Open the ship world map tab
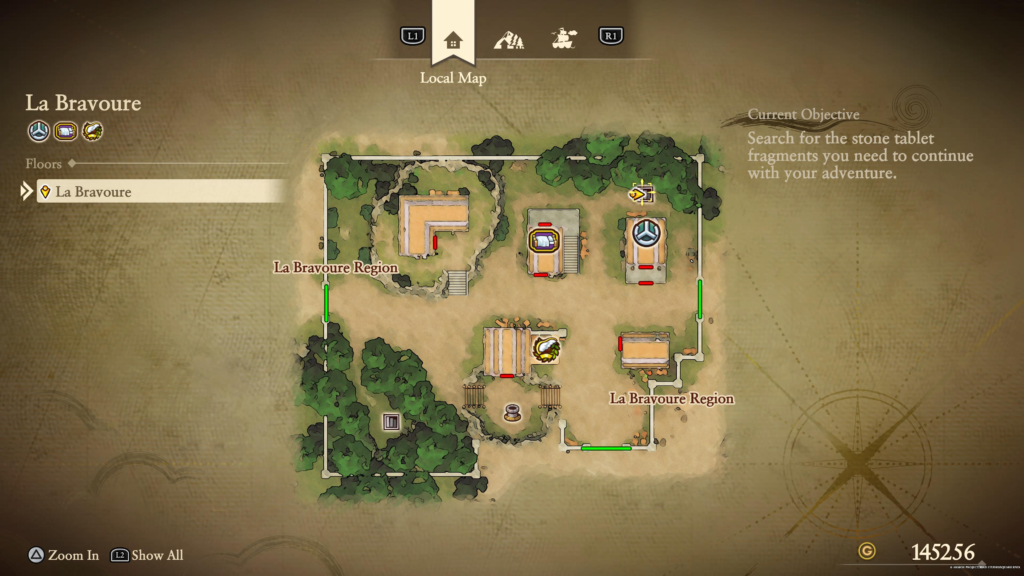Screen dimensions: 1024x576 pos(565,40)
